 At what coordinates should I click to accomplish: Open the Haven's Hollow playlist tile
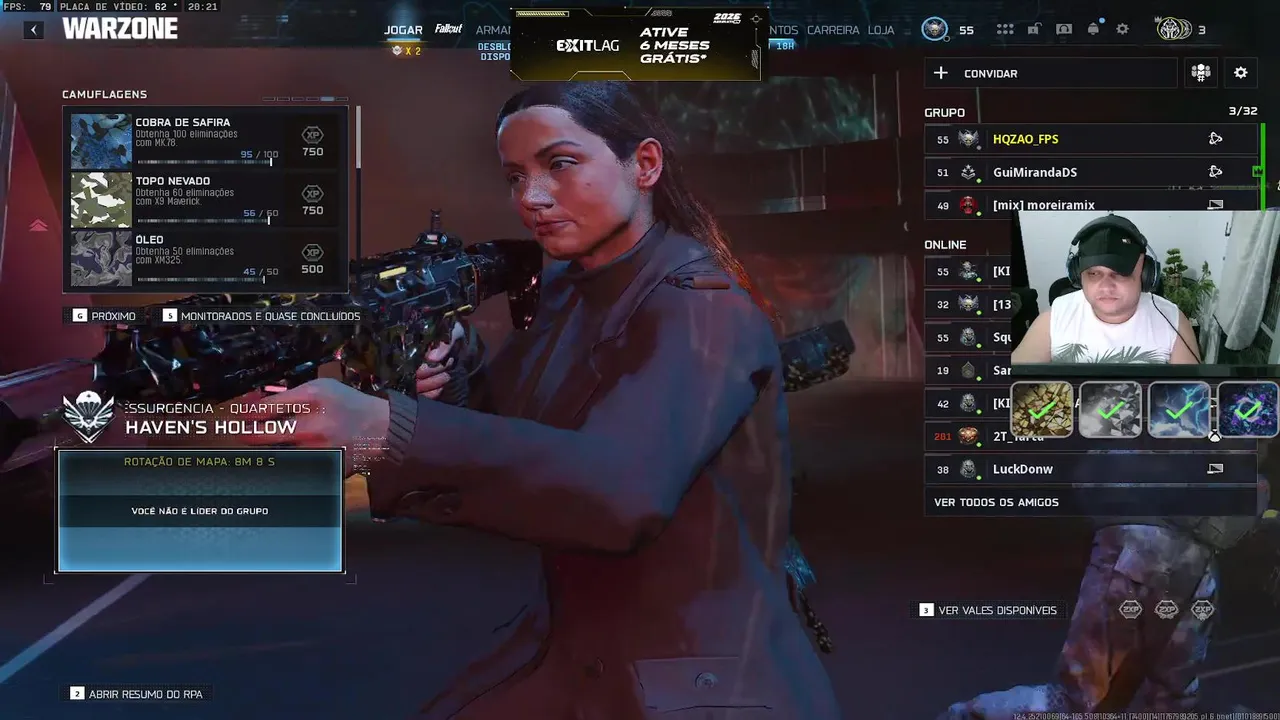pyautogui.click(x=200, y=510)
